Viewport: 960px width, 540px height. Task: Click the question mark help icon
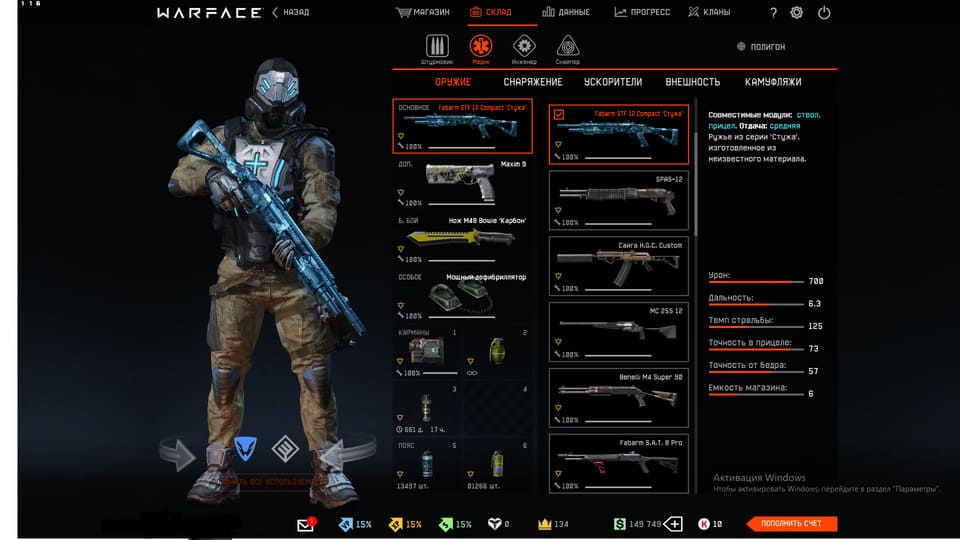[773, 13]
